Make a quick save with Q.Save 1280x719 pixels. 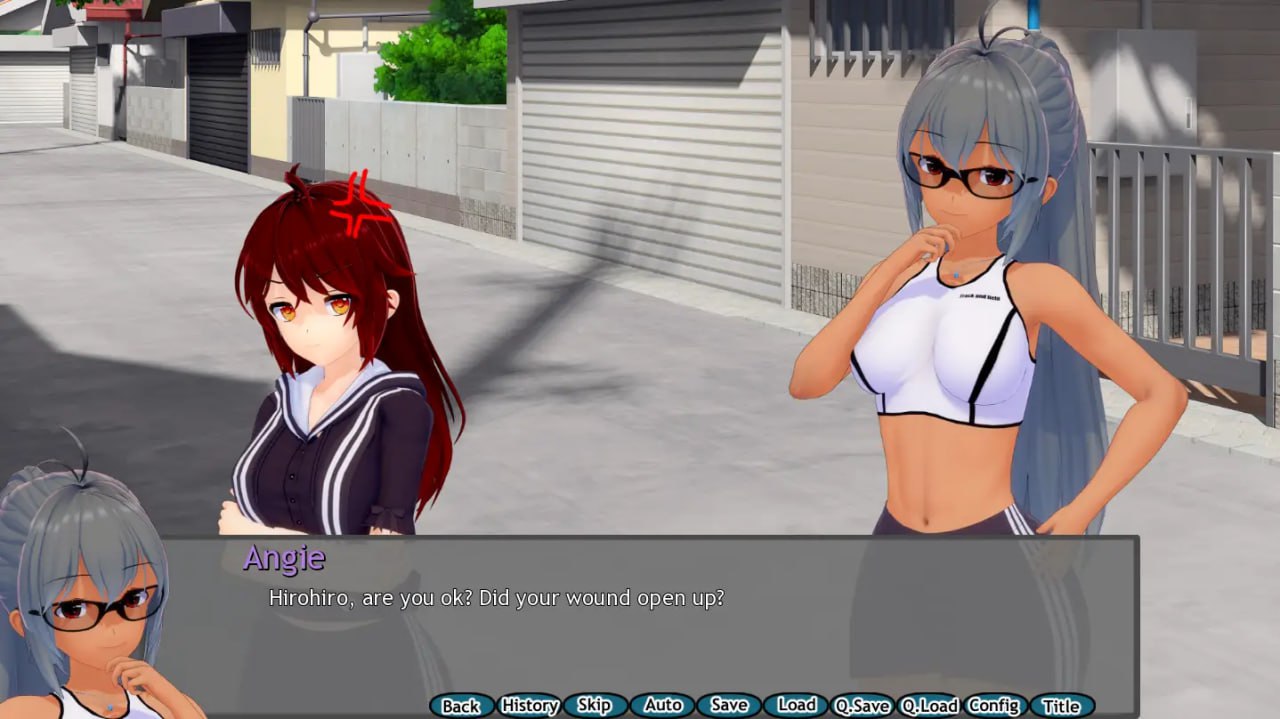click(862, 706)
